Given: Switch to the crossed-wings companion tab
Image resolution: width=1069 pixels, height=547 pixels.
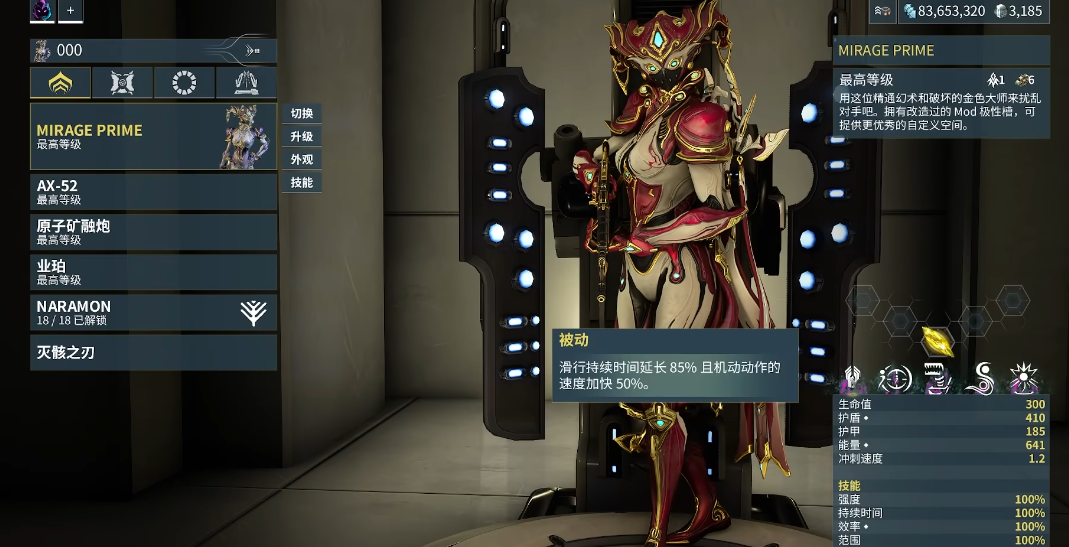Looking at the screenshot, I should tap(122, 83).
